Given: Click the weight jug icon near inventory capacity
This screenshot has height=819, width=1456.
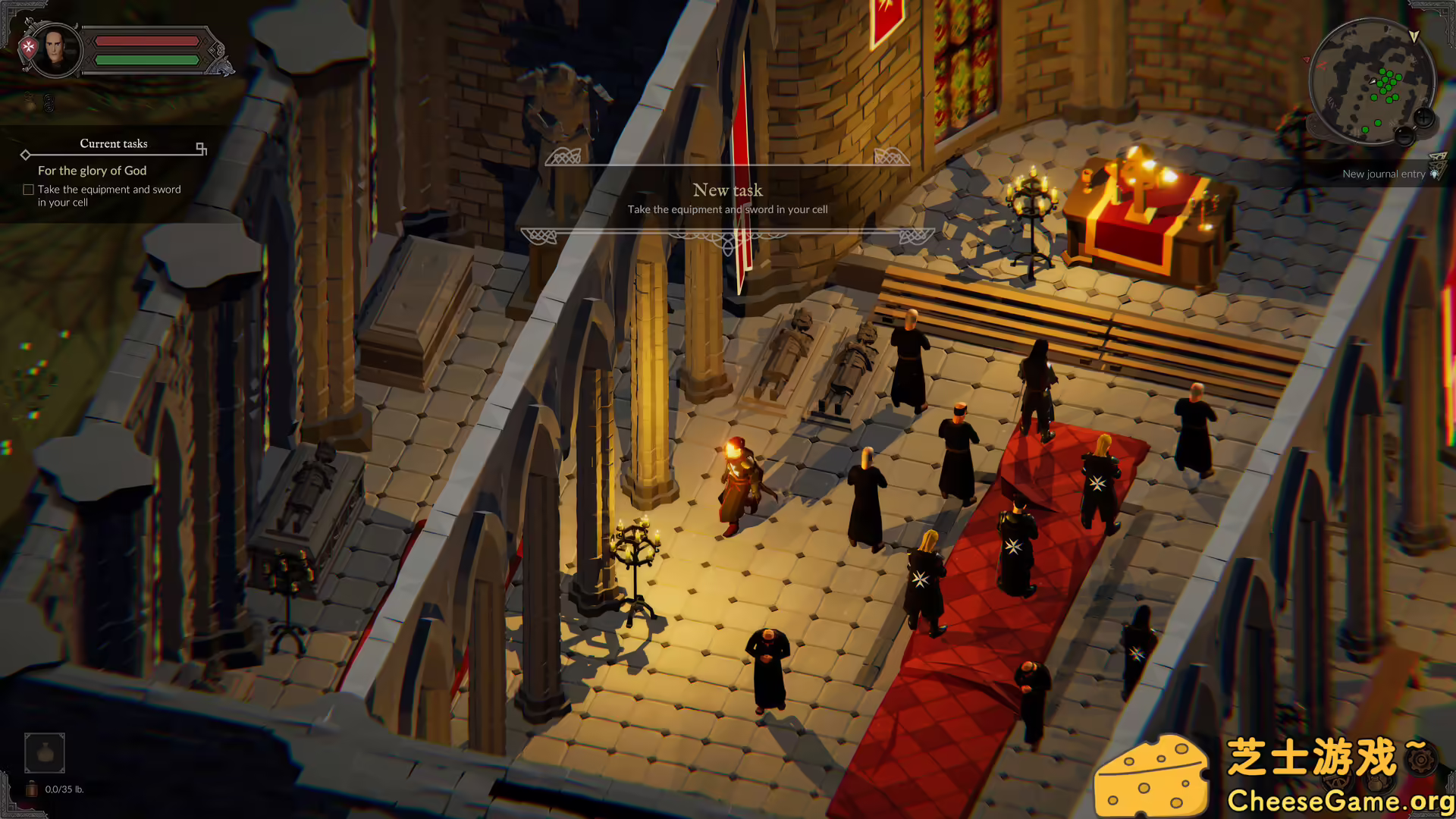Looking at the screenshot, I should (x=30, y=789).
